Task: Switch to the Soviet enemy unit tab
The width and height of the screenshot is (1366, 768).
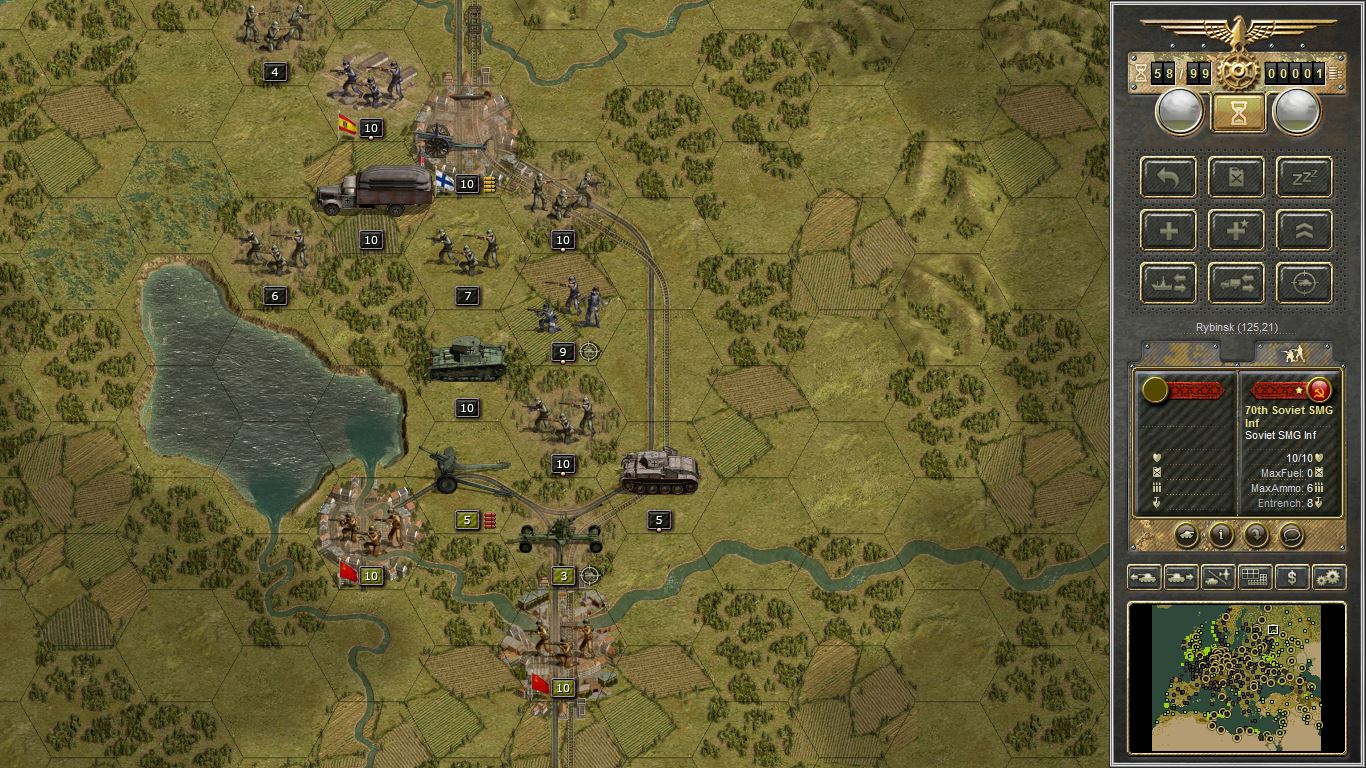Action: pyautogui.click(x=1293, y=351)
